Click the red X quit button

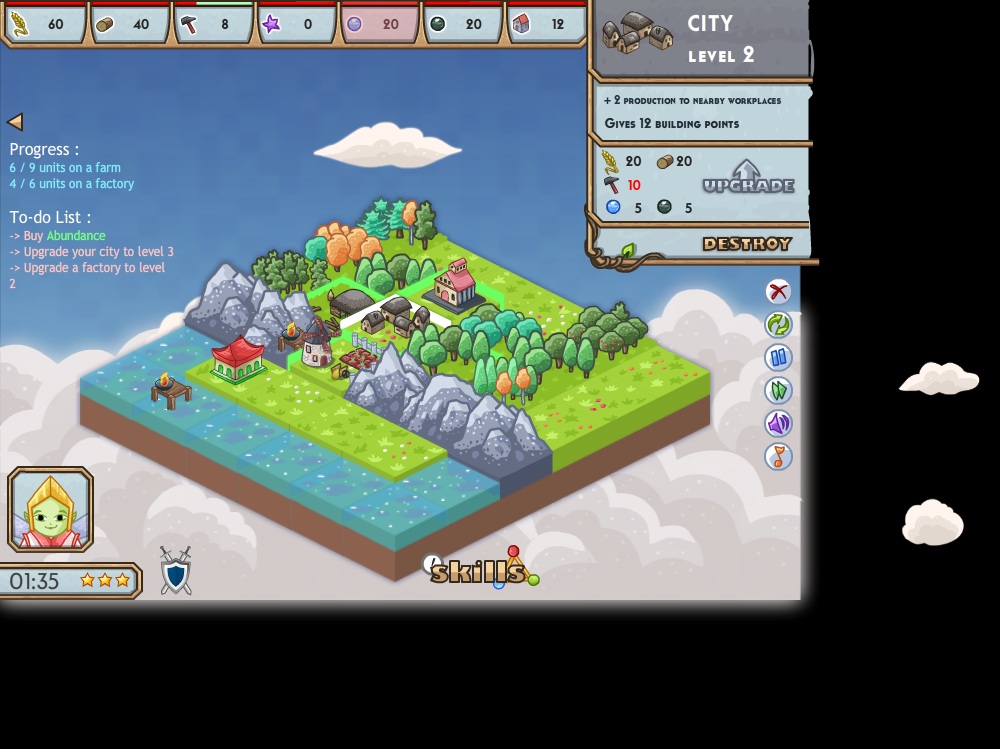(778, 291)
